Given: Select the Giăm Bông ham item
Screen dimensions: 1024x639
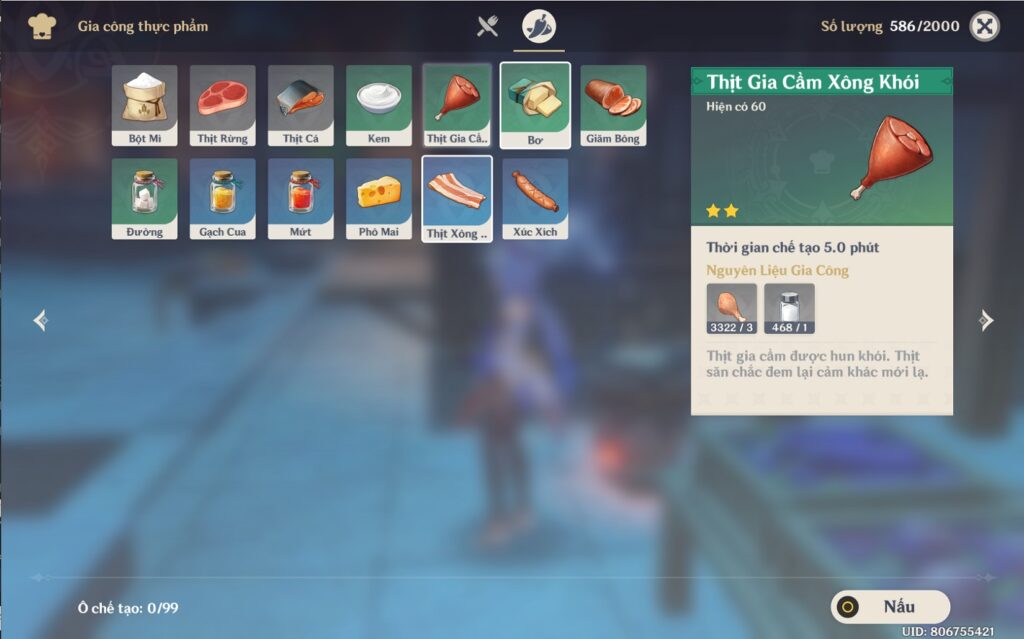Looking at the screenshot, I should click(x=613, y=106).
